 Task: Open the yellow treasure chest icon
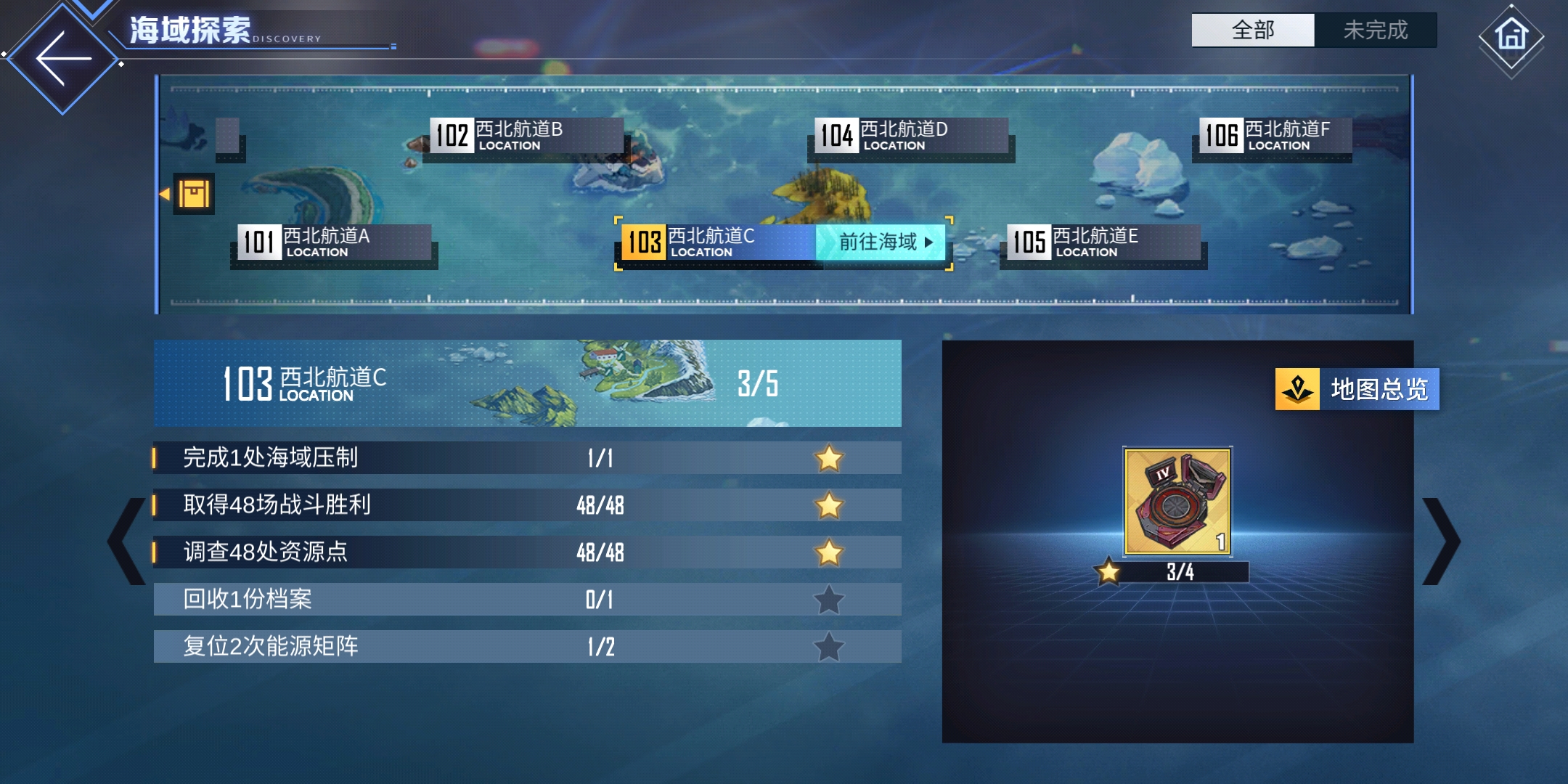point(193,194)
